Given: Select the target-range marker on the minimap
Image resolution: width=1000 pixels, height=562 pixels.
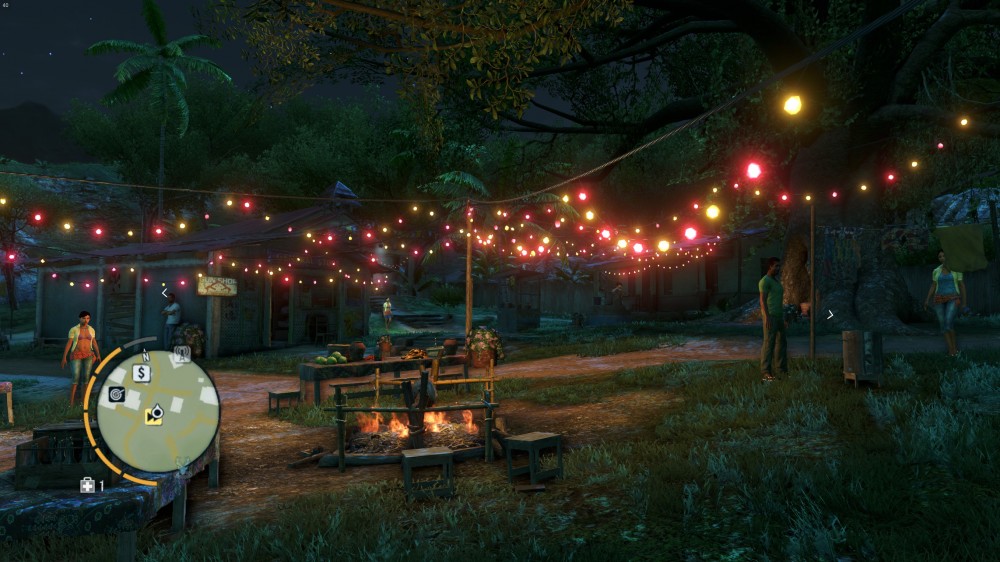Looking at the screenshot, I should click(x=117, y=394).
